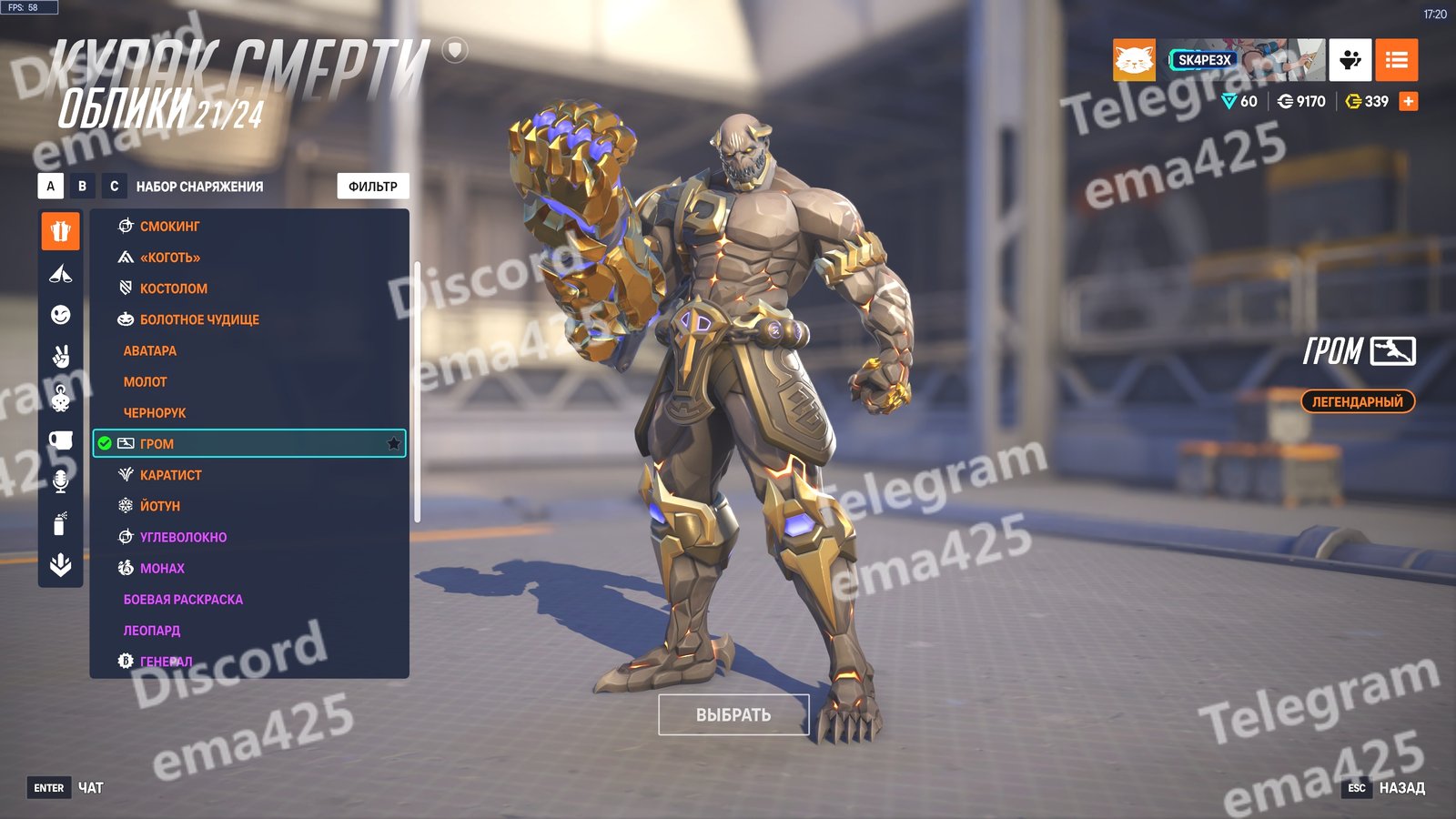Choose the БОЛОТНОЕ ЧУДИЩЕ skin
Viewport: 1456px width, 819px height.
click(x=199, y=319)
